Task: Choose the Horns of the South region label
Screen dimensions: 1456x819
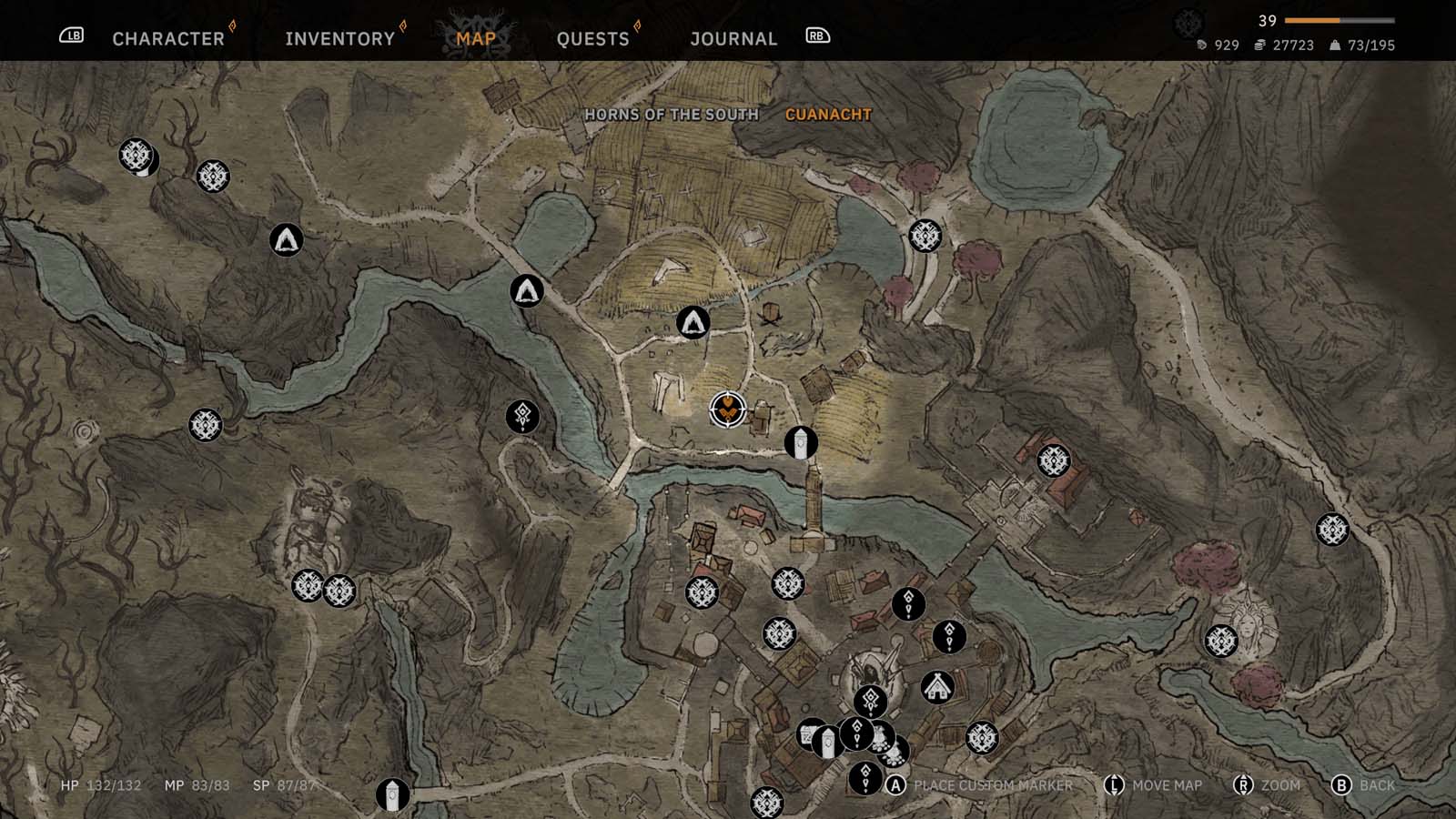Action: click(672, 115)
